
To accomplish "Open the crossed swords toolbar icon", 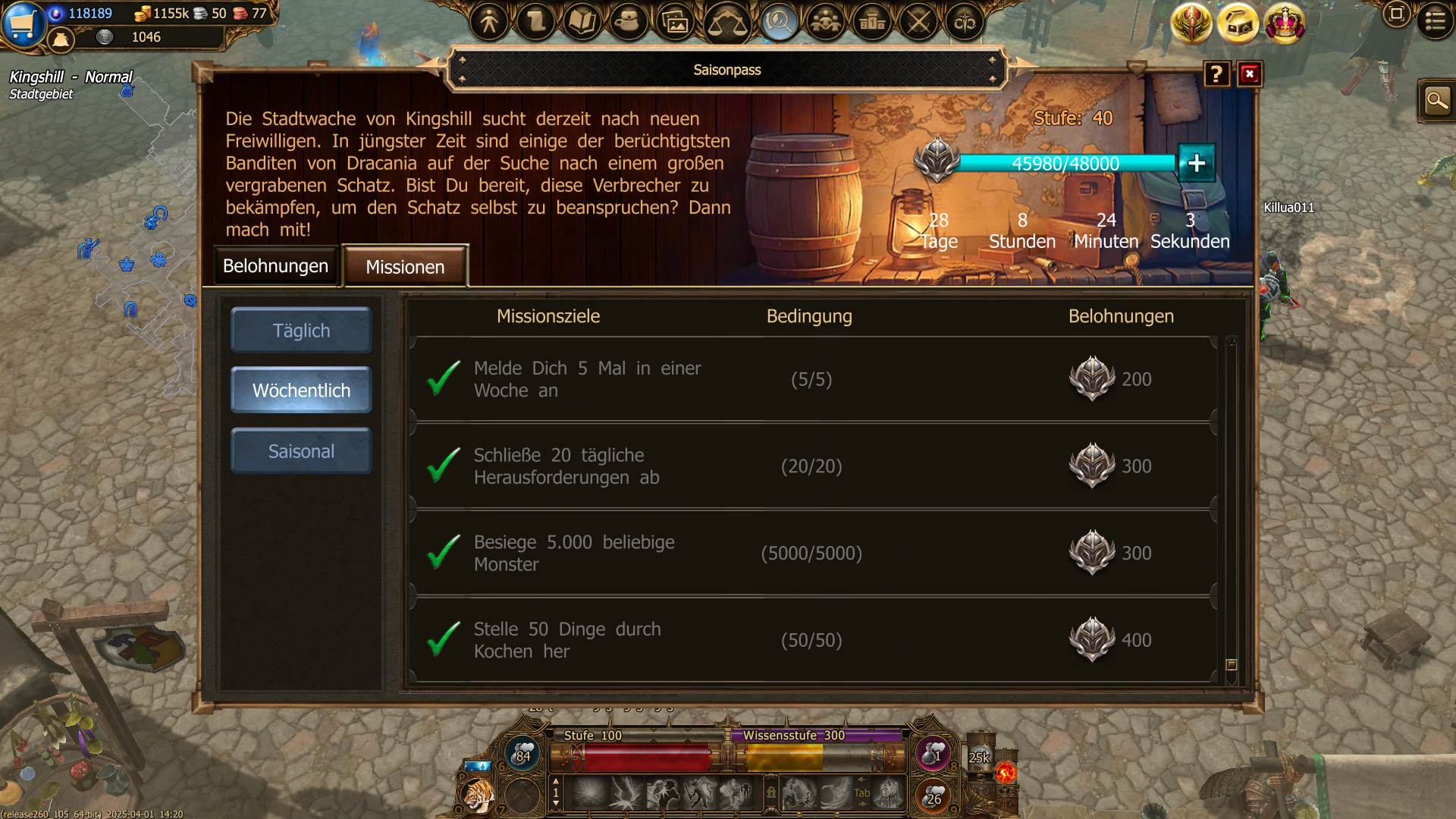I will click(x=918, y=22).
